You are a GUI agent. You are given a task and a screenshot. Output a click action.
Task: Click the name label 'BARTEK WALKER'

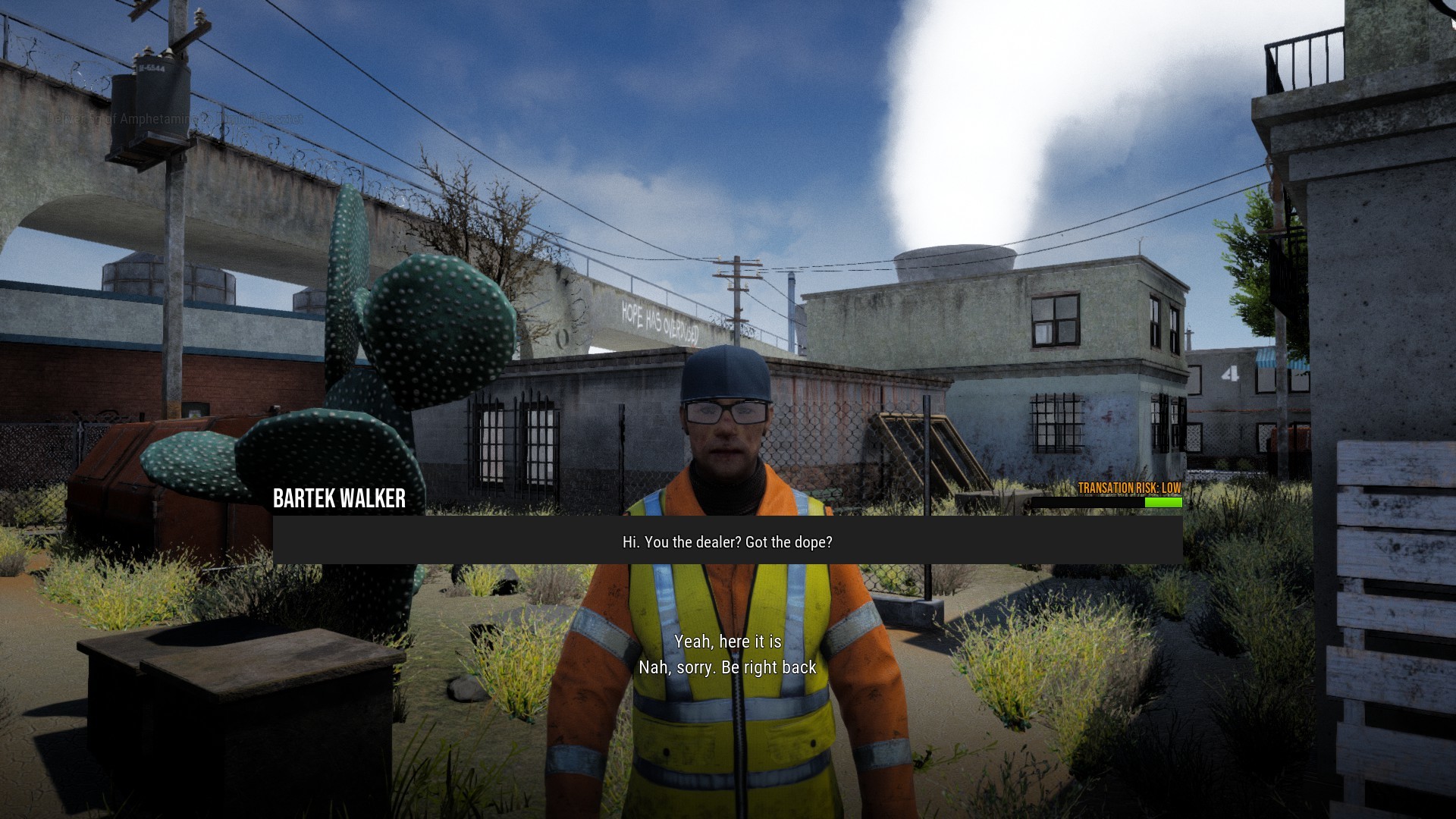point(338,497)
